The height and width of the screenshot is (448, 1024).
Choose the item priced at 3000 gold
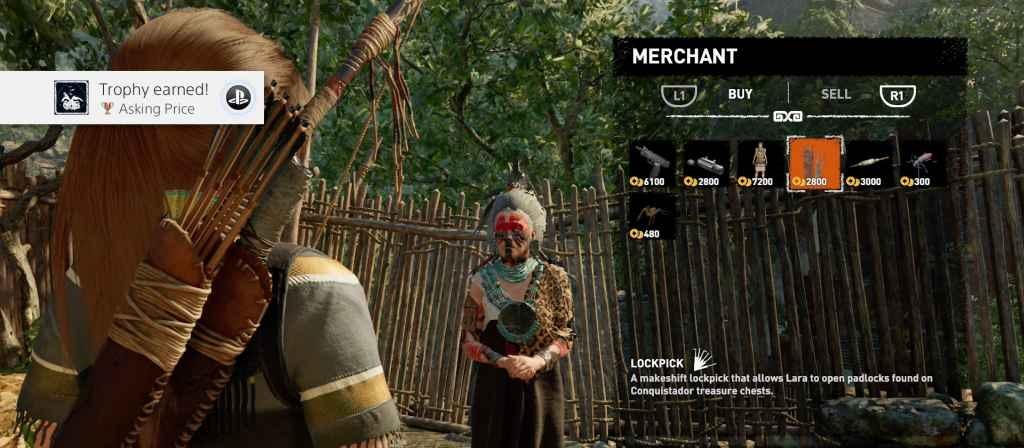point(869,163)
